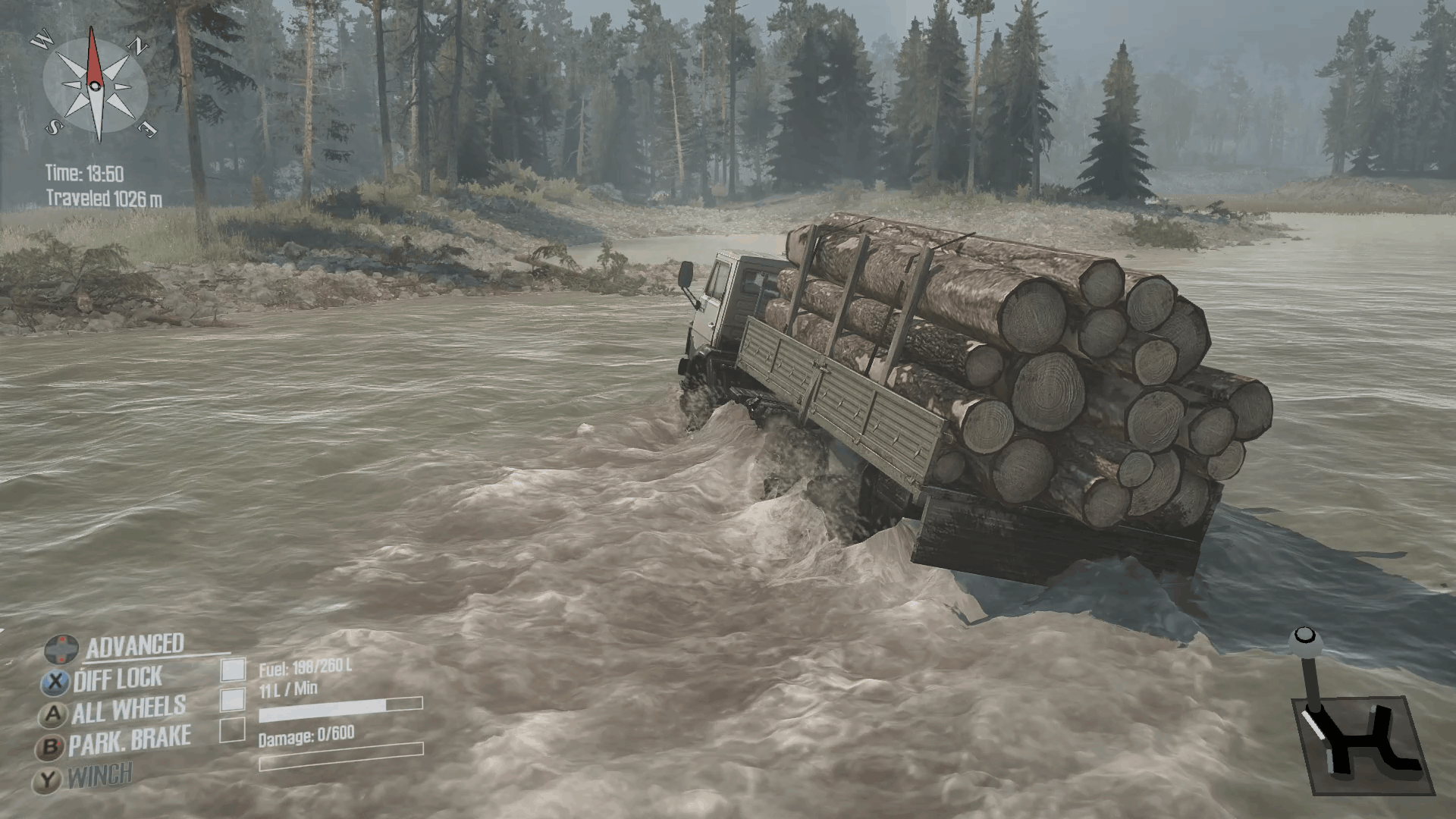Select the Winch option
The width and height of the screenshot is (1456, 819).
(x=99, y=776)
